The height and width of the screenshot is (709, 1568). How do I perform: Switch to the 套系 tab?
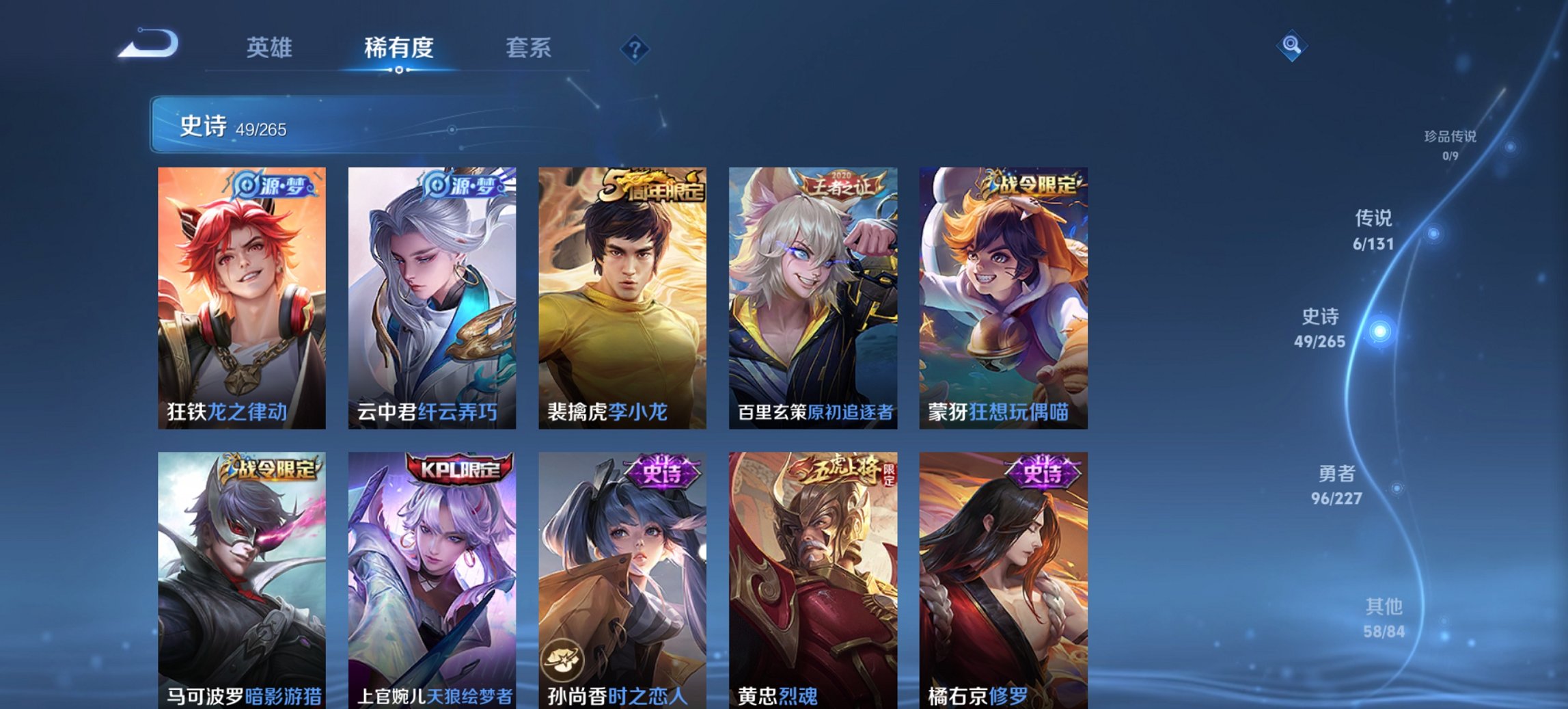[x=529, y=47]
